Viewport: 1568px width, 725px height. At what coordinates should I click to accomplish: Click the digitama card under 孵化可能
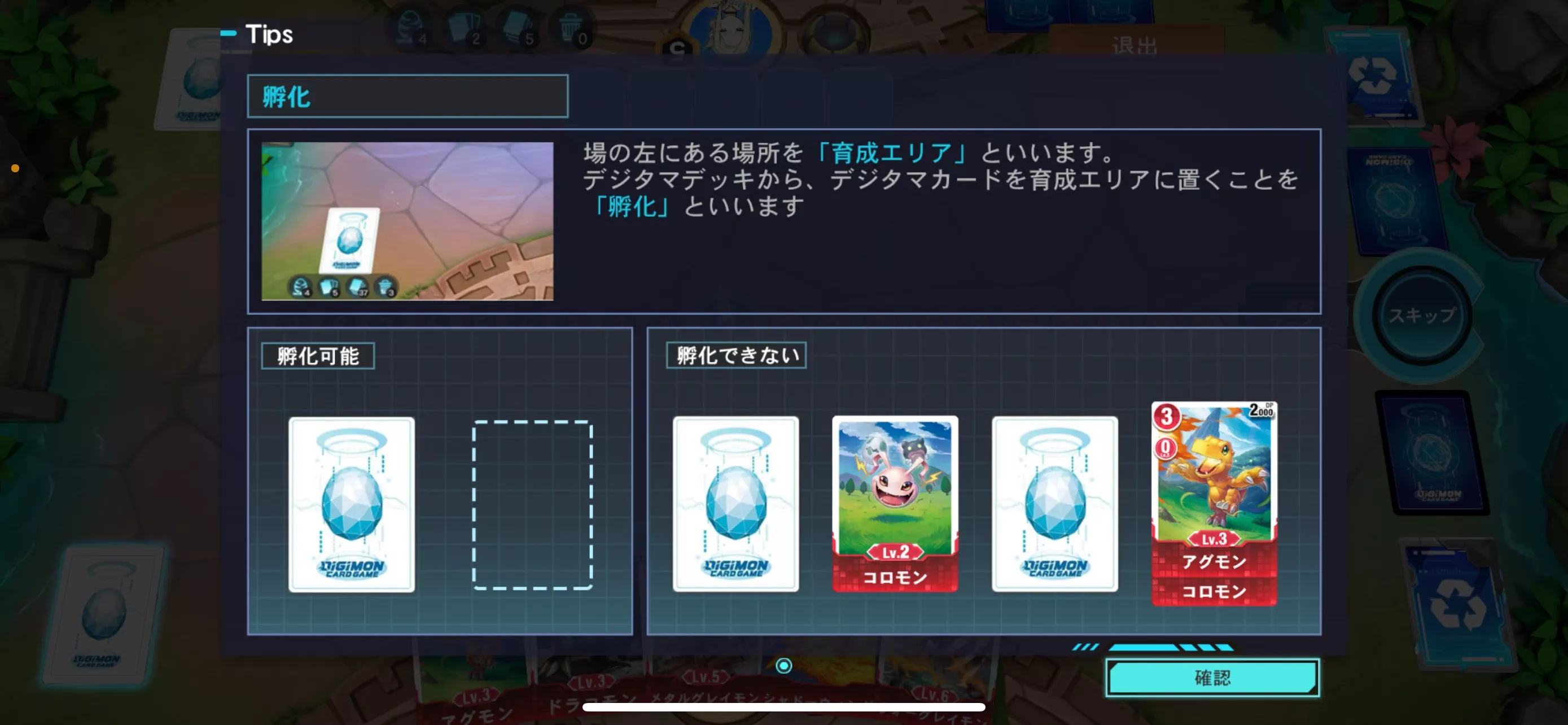[352, 505]
